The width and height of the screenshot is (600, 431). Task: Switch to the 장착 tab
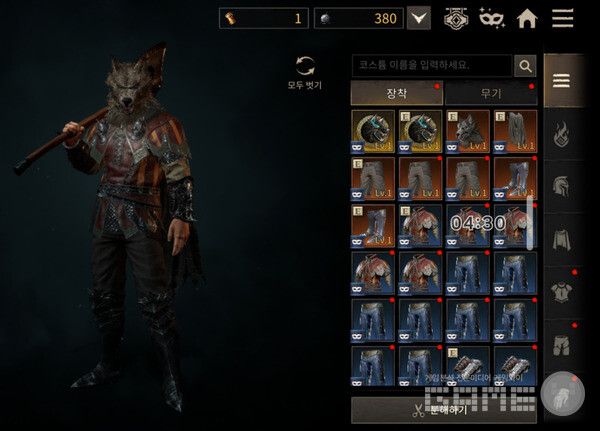coord(396,93)
